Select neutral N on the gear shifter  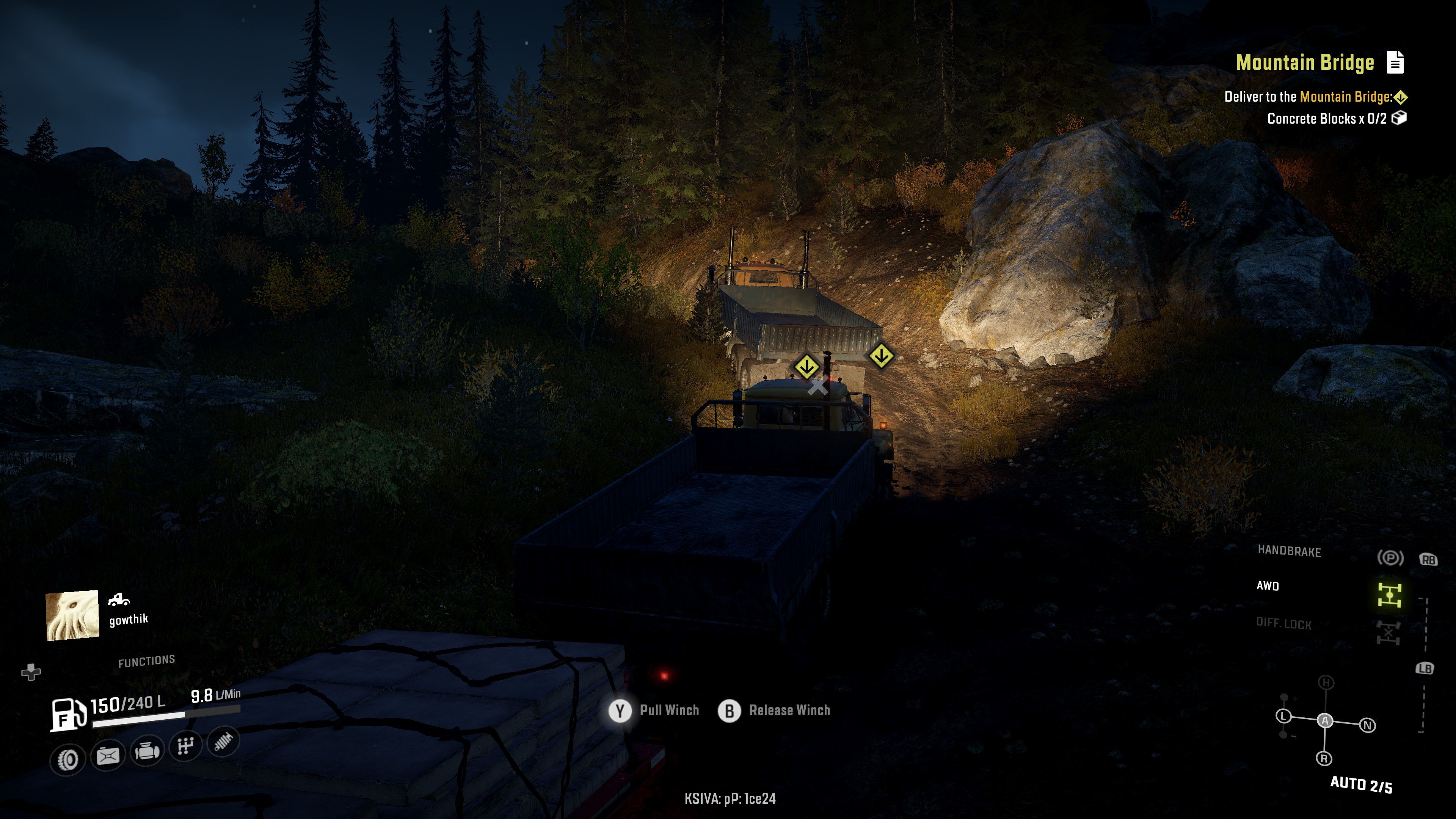coord(1368,725)
